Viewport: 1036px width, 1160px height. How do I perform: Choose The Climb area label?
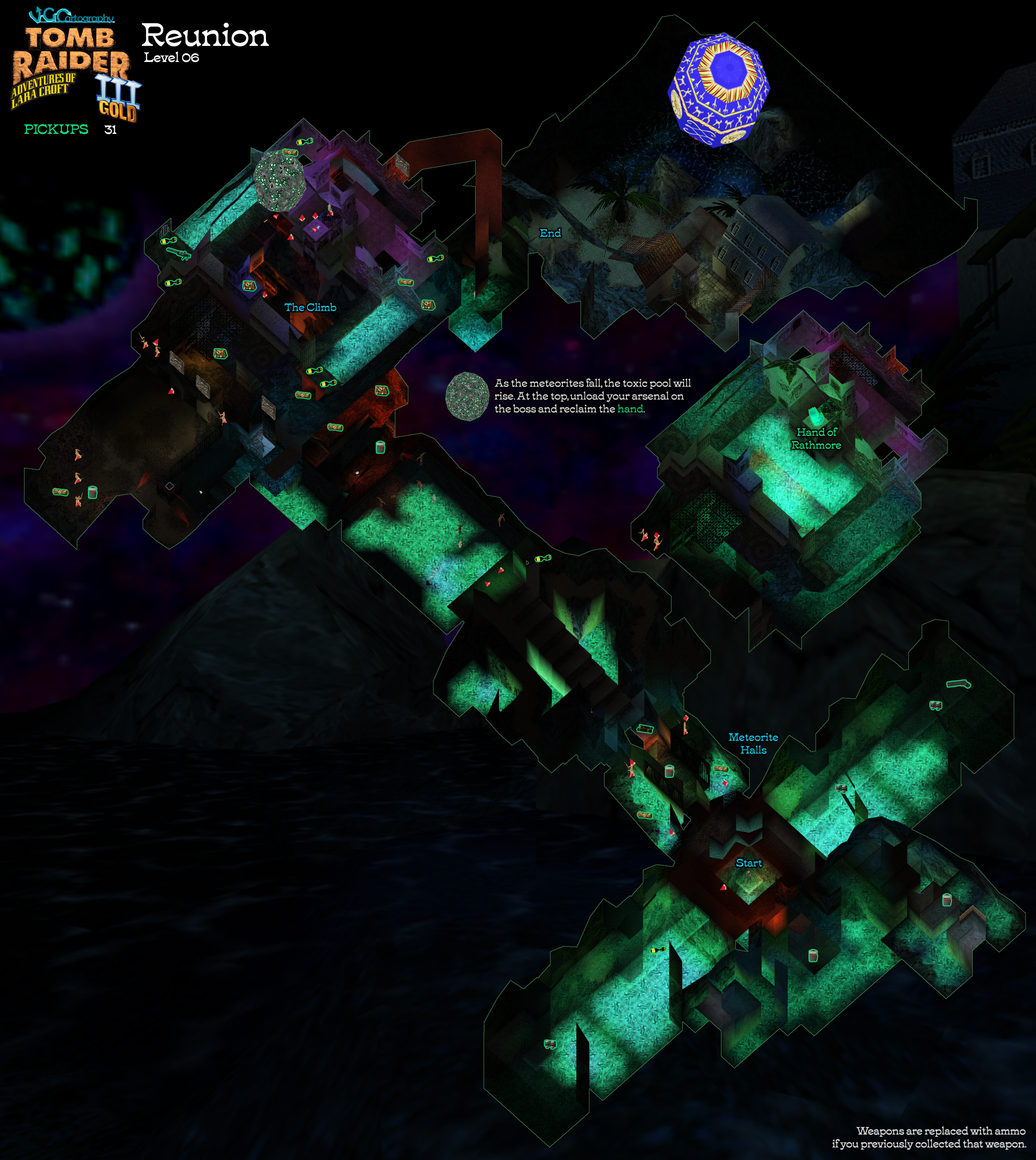point(310,308)
